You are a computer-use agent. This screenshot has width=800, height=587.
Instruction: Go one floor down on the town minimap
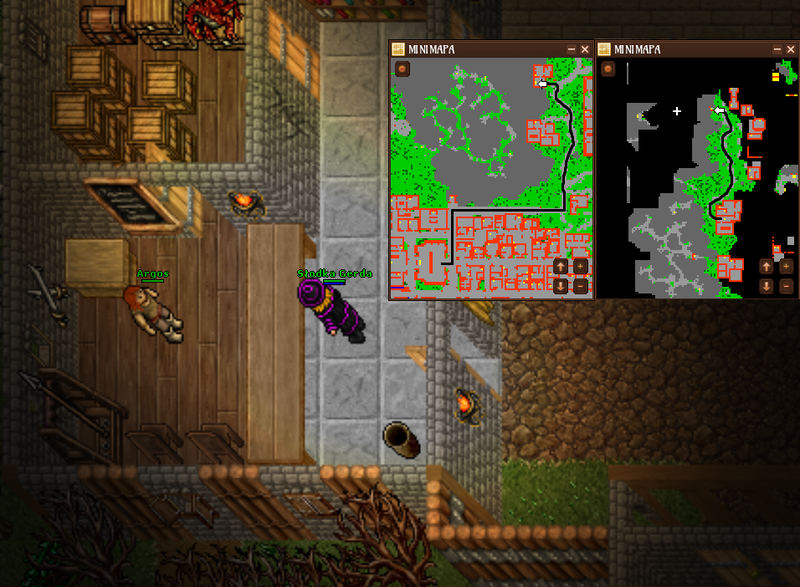click(561, 285)
